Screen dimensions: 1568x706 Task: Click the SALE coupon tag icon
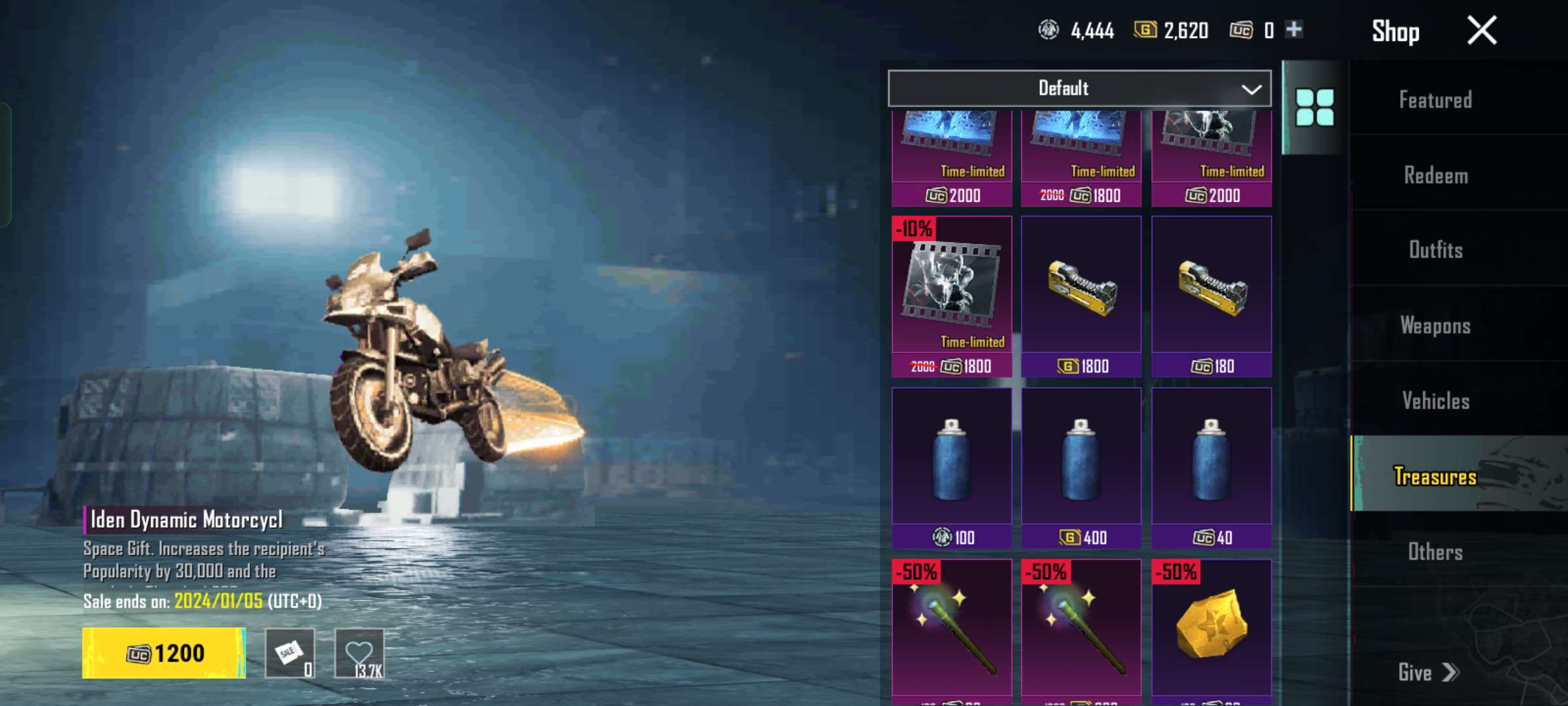(290, 653)
